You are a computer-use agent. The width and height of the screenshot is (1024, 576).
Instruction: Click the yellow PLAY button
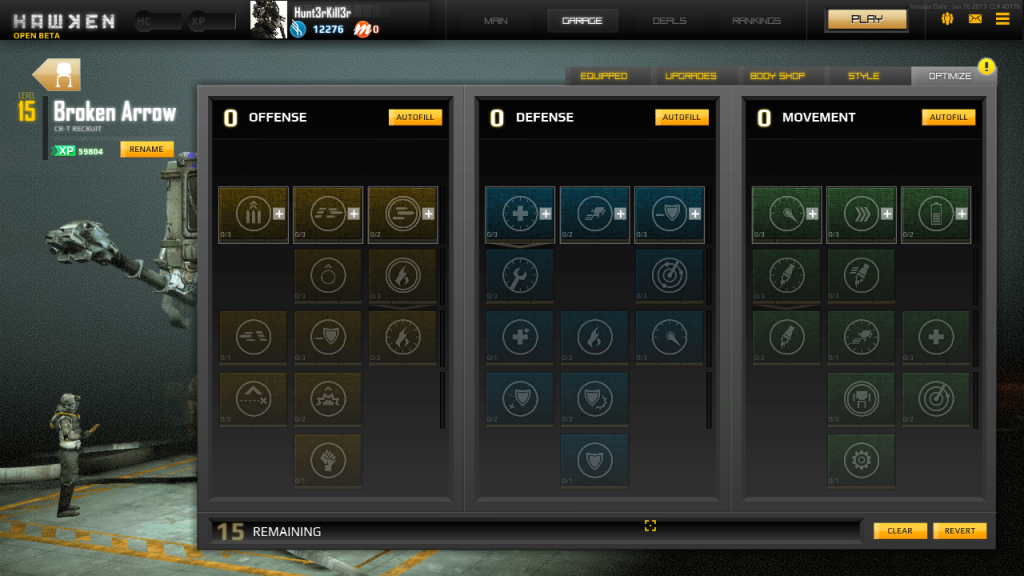[866, 19]
